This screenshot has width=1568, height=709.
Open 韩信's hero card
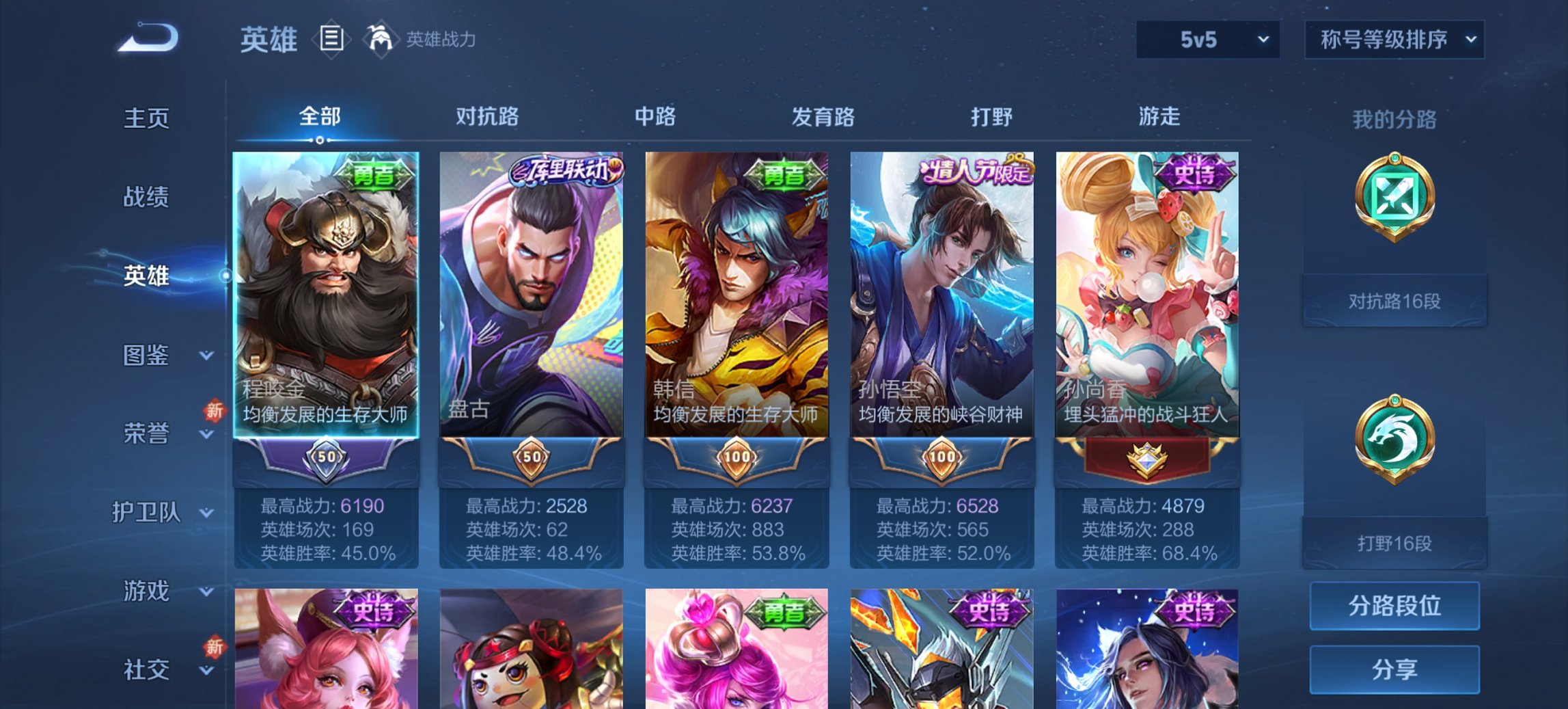737,294
